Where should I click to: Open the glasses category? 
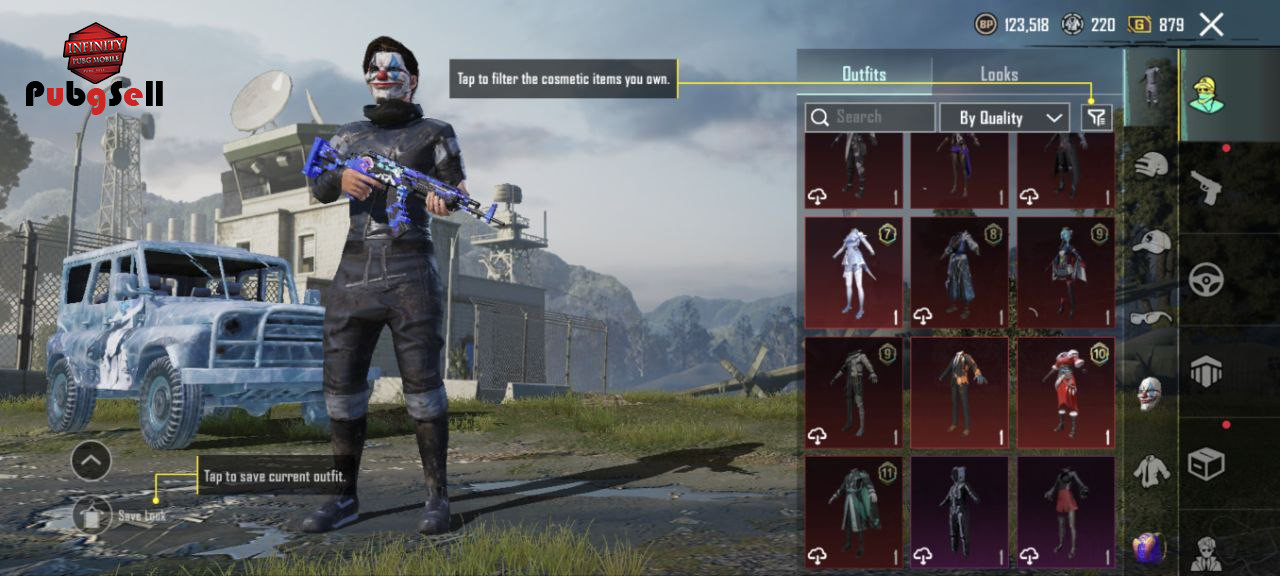(1152, 317)
